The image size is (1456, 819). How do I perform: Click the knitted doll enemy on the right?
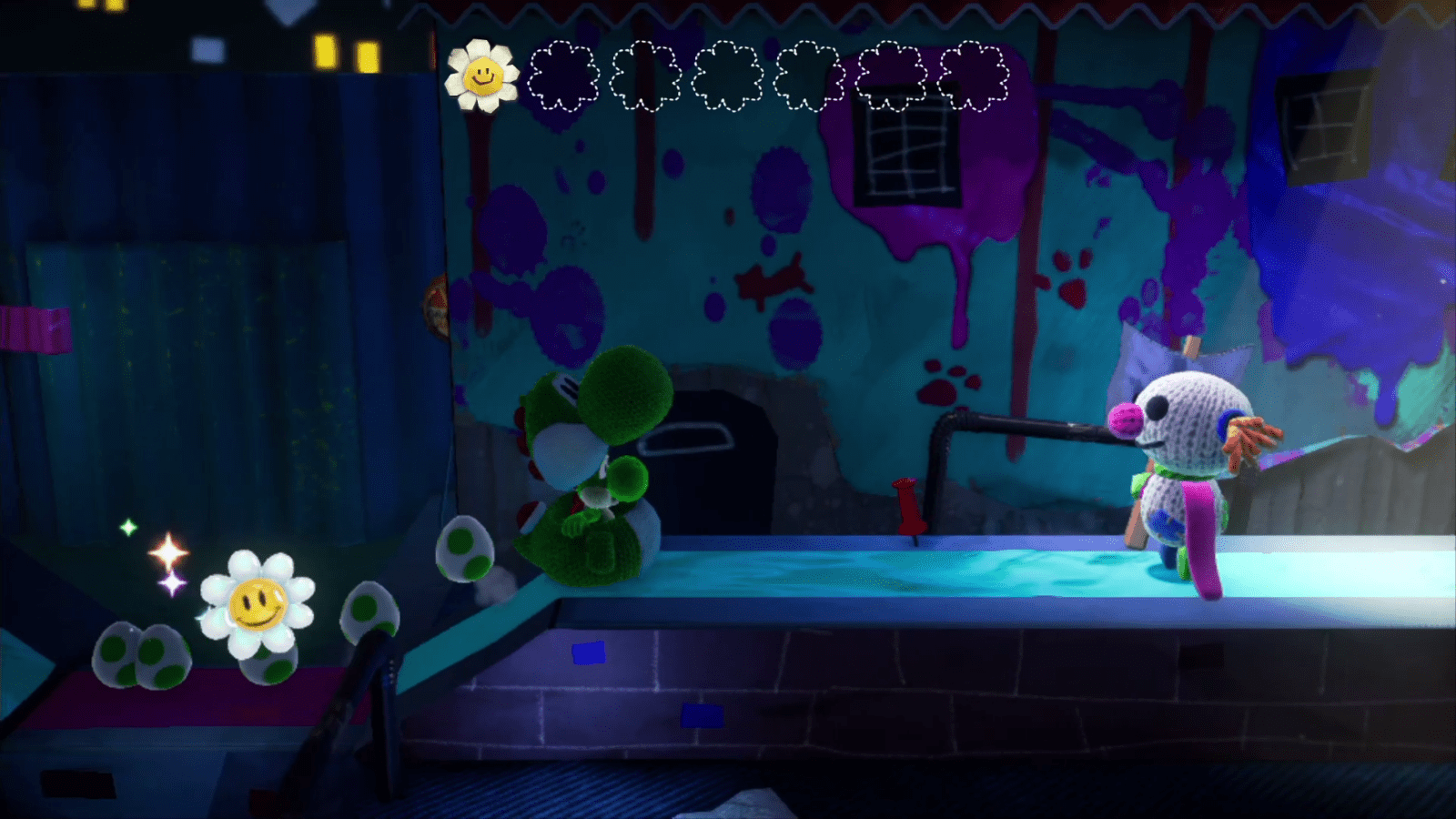pos(1183,464)
